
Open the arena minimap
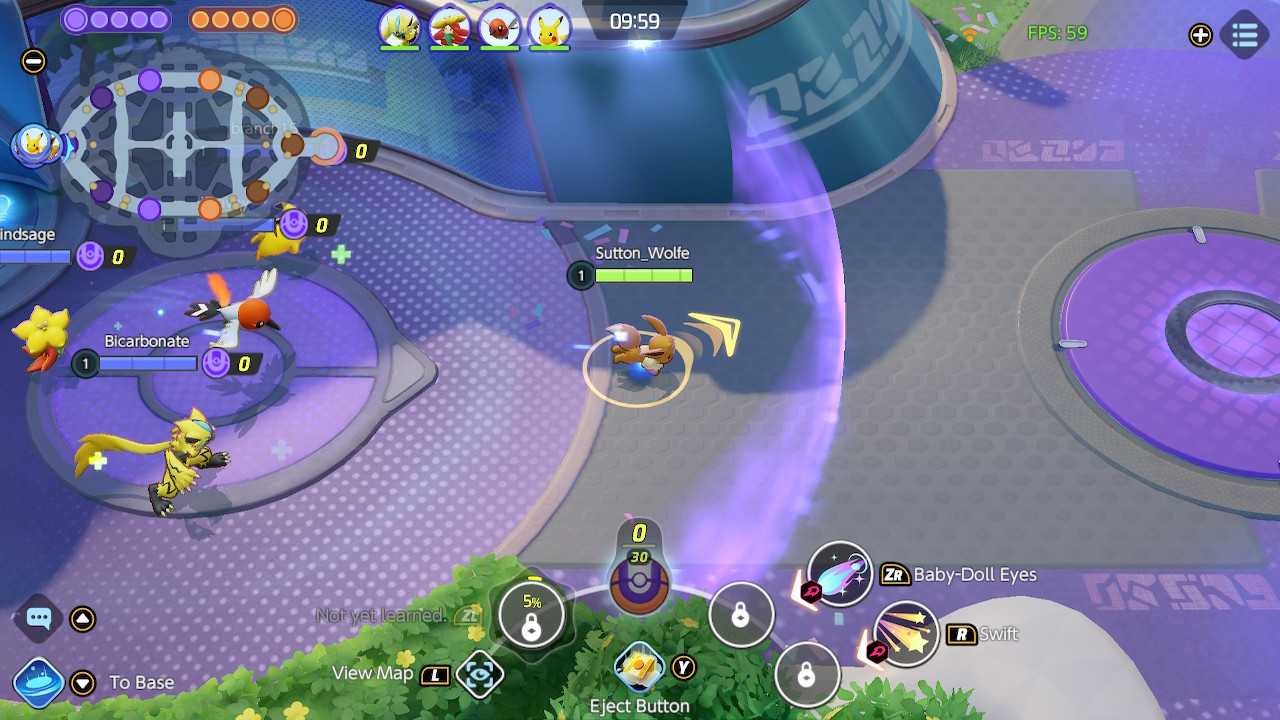pos(180,140)
